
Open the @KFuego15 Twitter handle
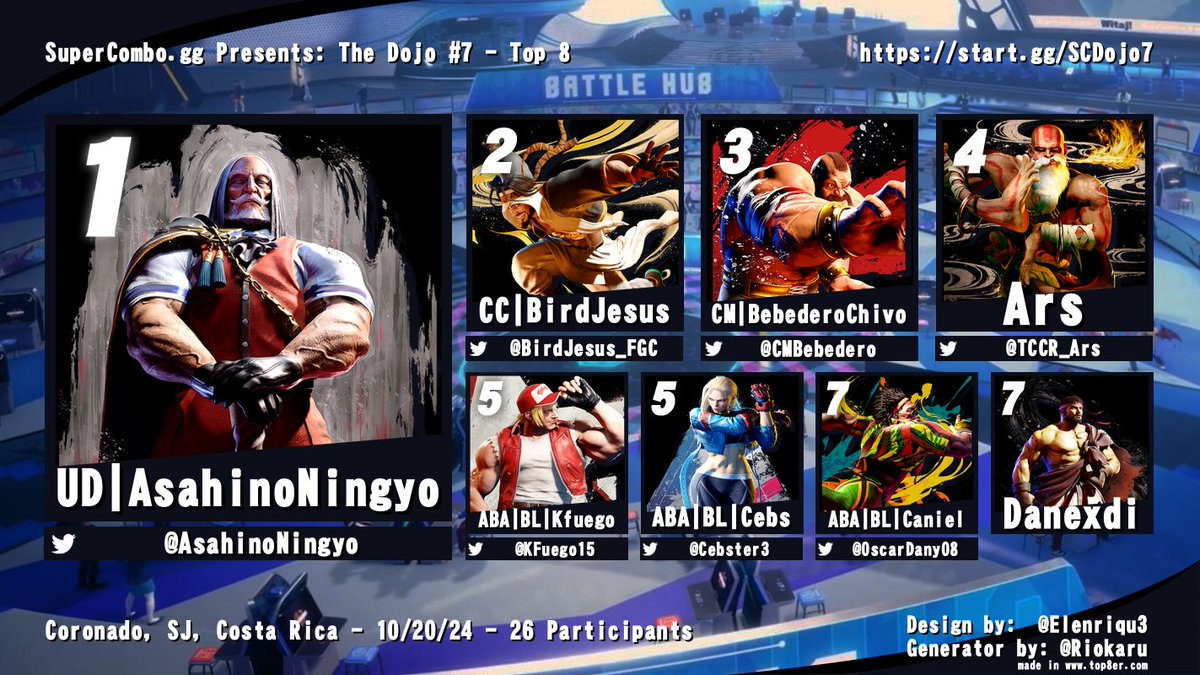547,548
